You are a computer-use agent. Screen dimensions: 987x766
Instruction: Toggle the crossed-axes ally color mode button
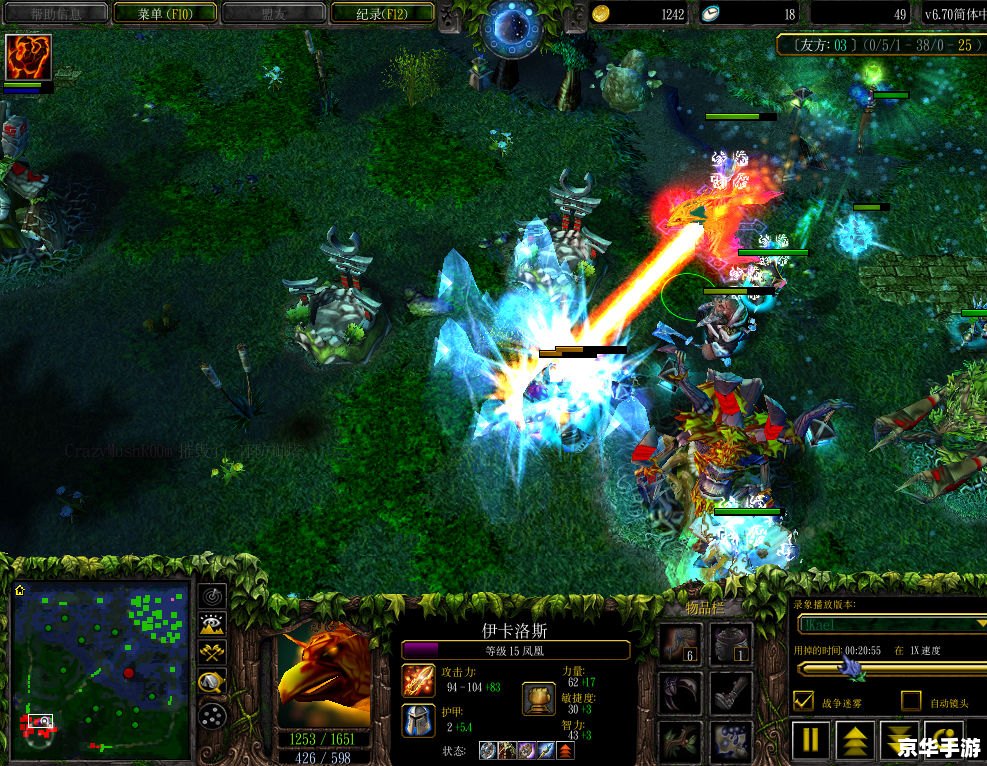[212, 654]
